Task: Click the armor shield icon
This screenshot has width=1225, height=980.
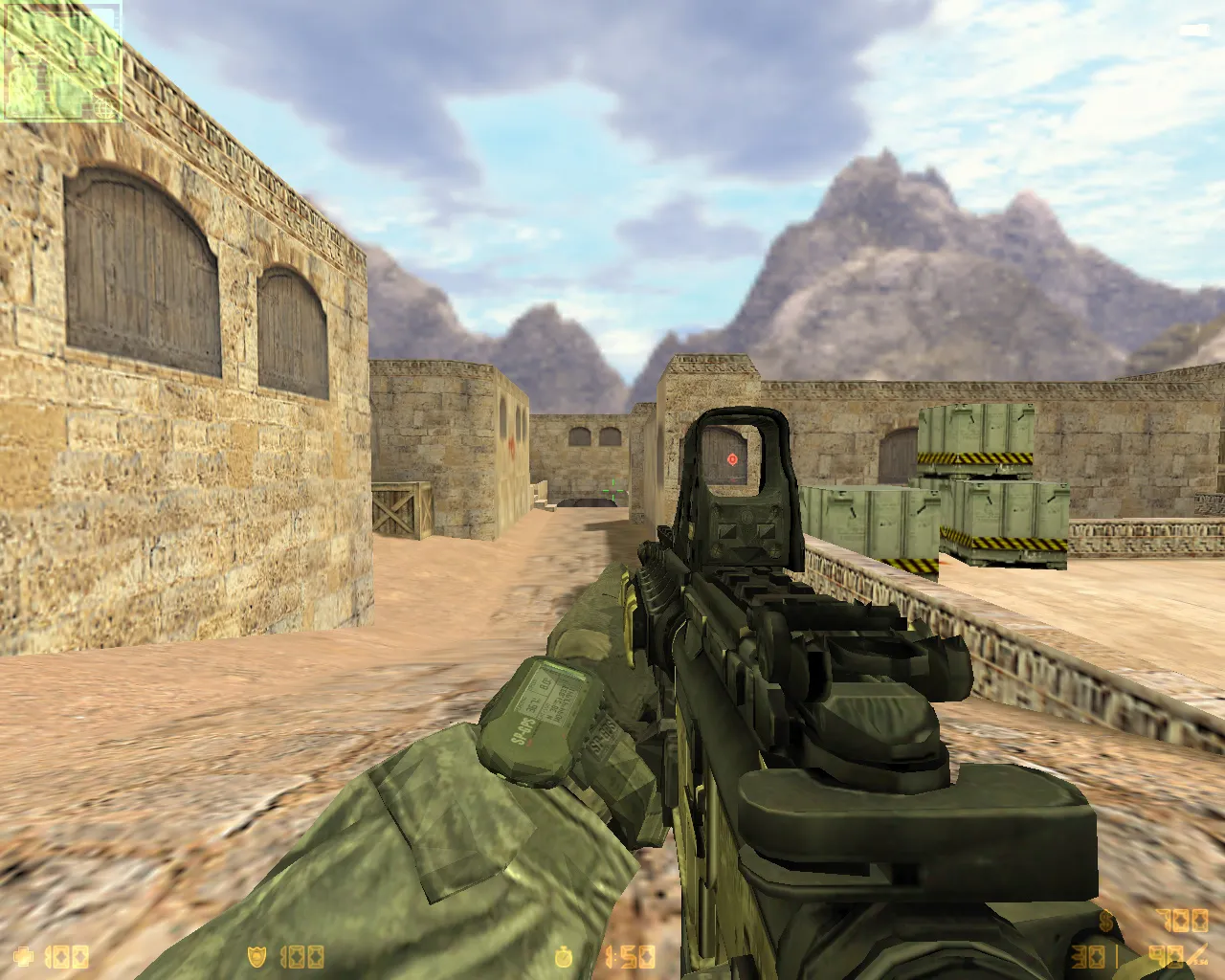Action: (x=258, y=955)
